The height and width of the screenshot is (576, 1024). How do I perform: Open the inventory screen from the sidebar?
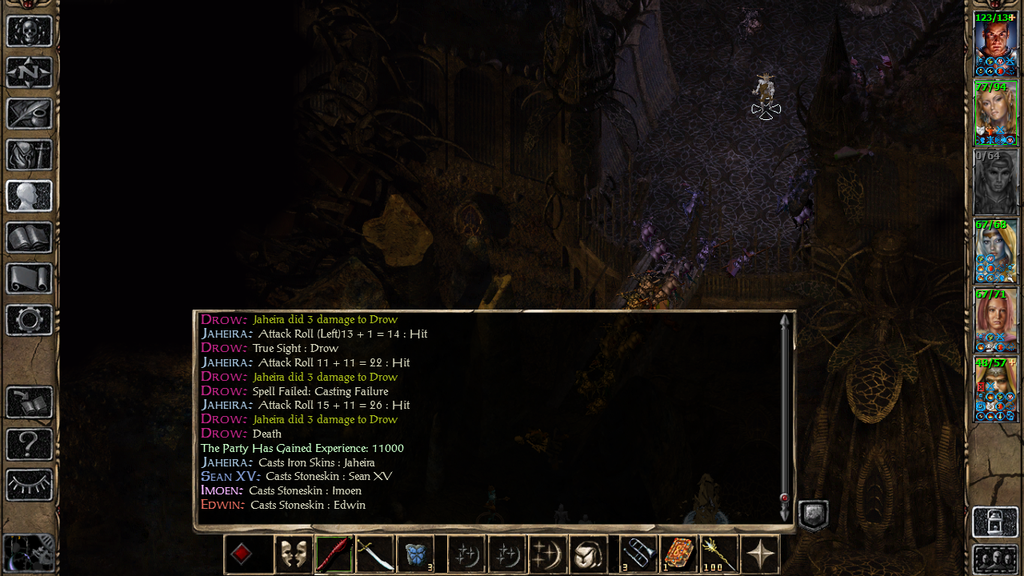coord(29,154)
